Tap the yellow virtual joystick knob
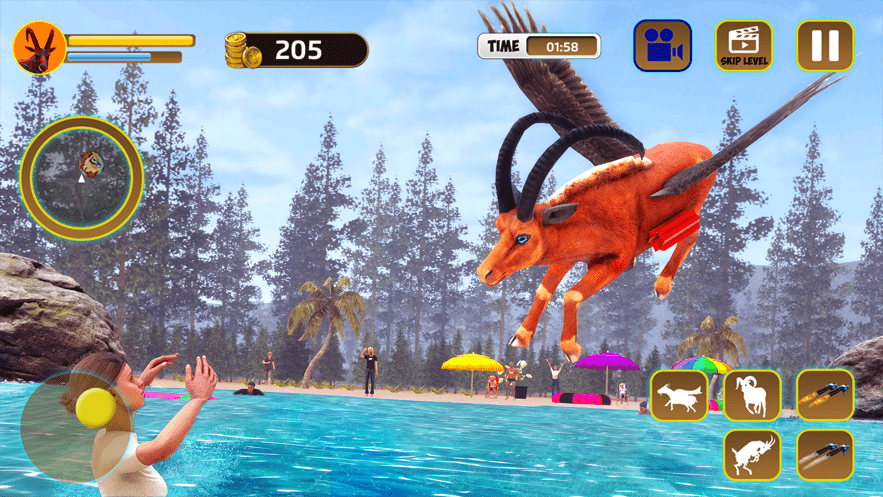883x497 pixels. click(x=95, y=408)
